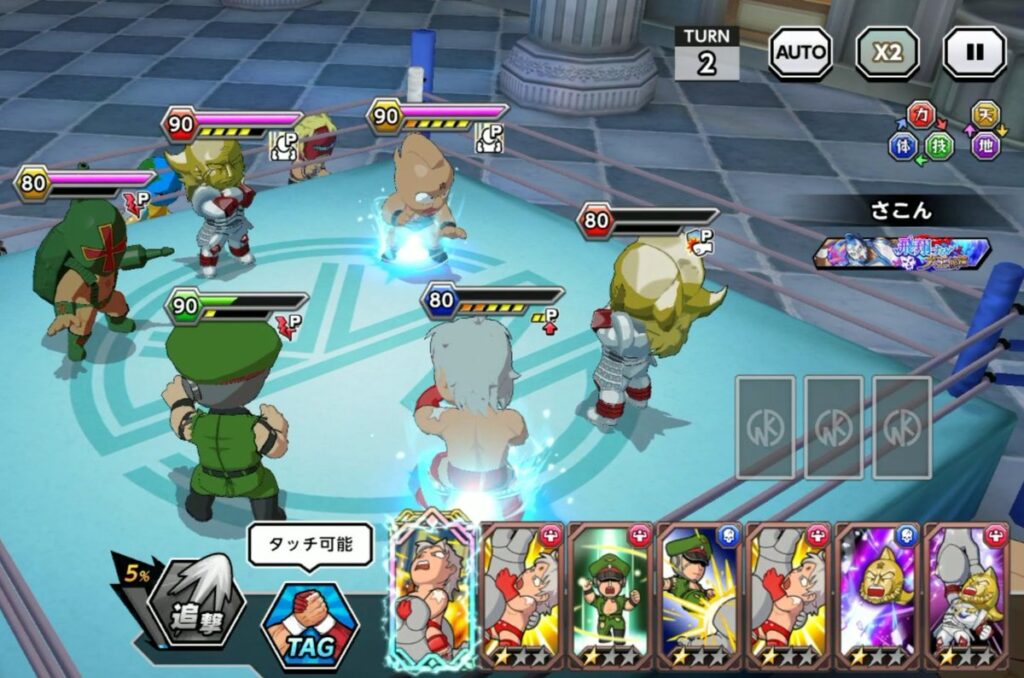
Task: Activate the 追撃 pursuit attack button
Action: coord(196,606)
